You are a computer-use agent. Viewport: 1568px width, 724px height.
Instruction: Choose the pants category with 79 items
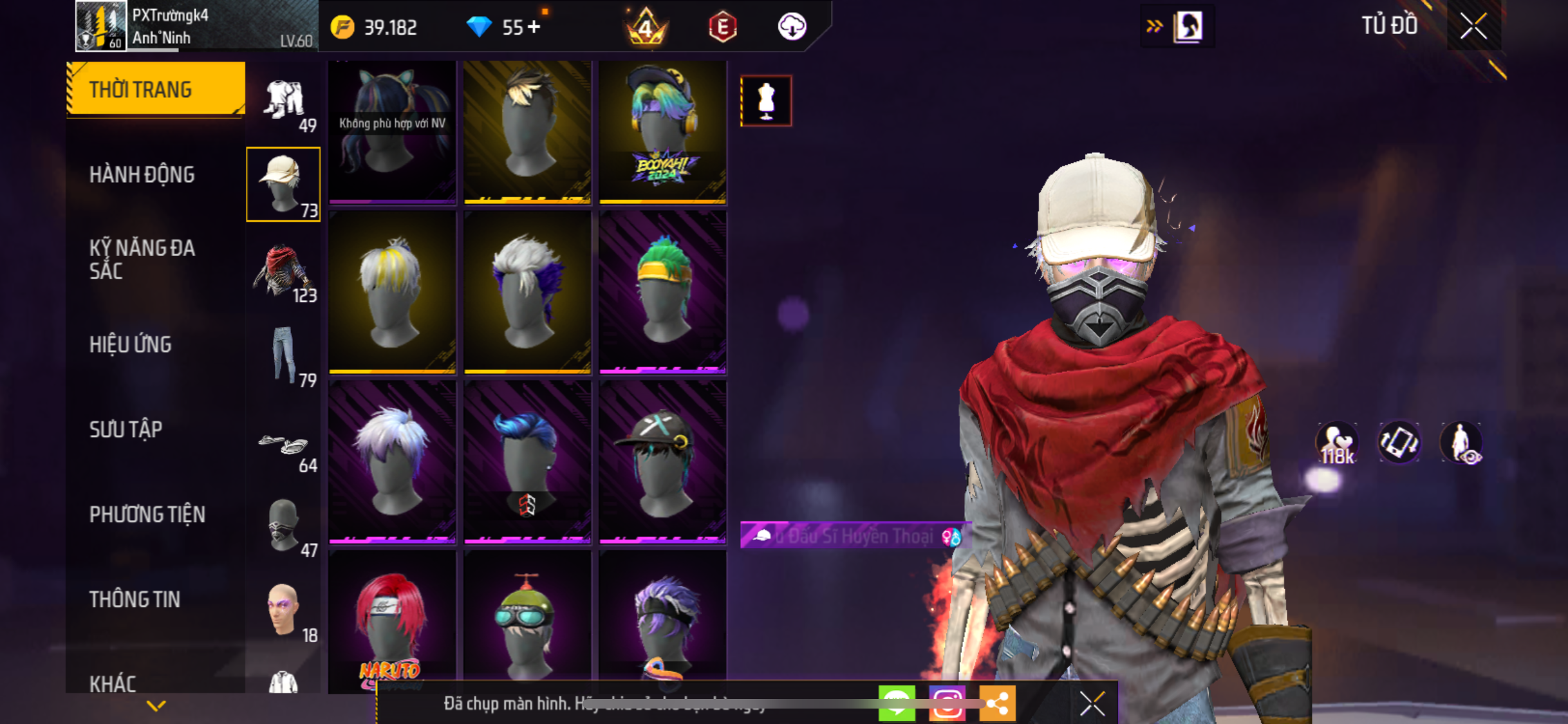click(283, 355)
